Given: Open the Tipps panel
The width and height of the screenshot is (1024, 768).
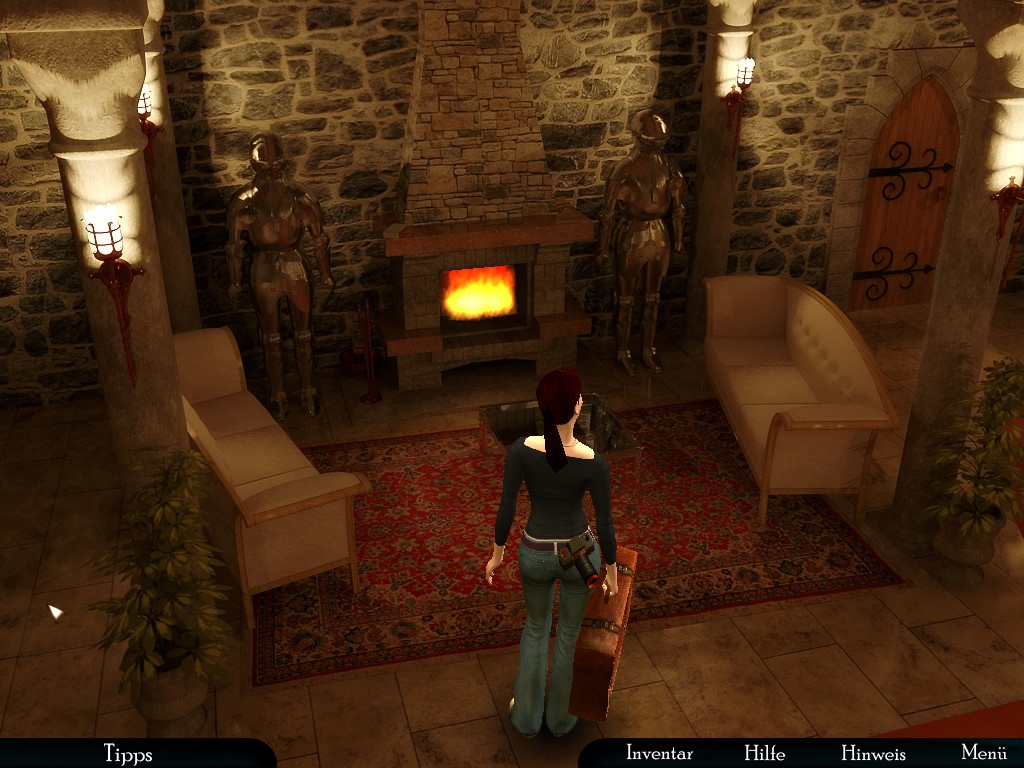Looking at the screenshot, I should click(127, 753).
